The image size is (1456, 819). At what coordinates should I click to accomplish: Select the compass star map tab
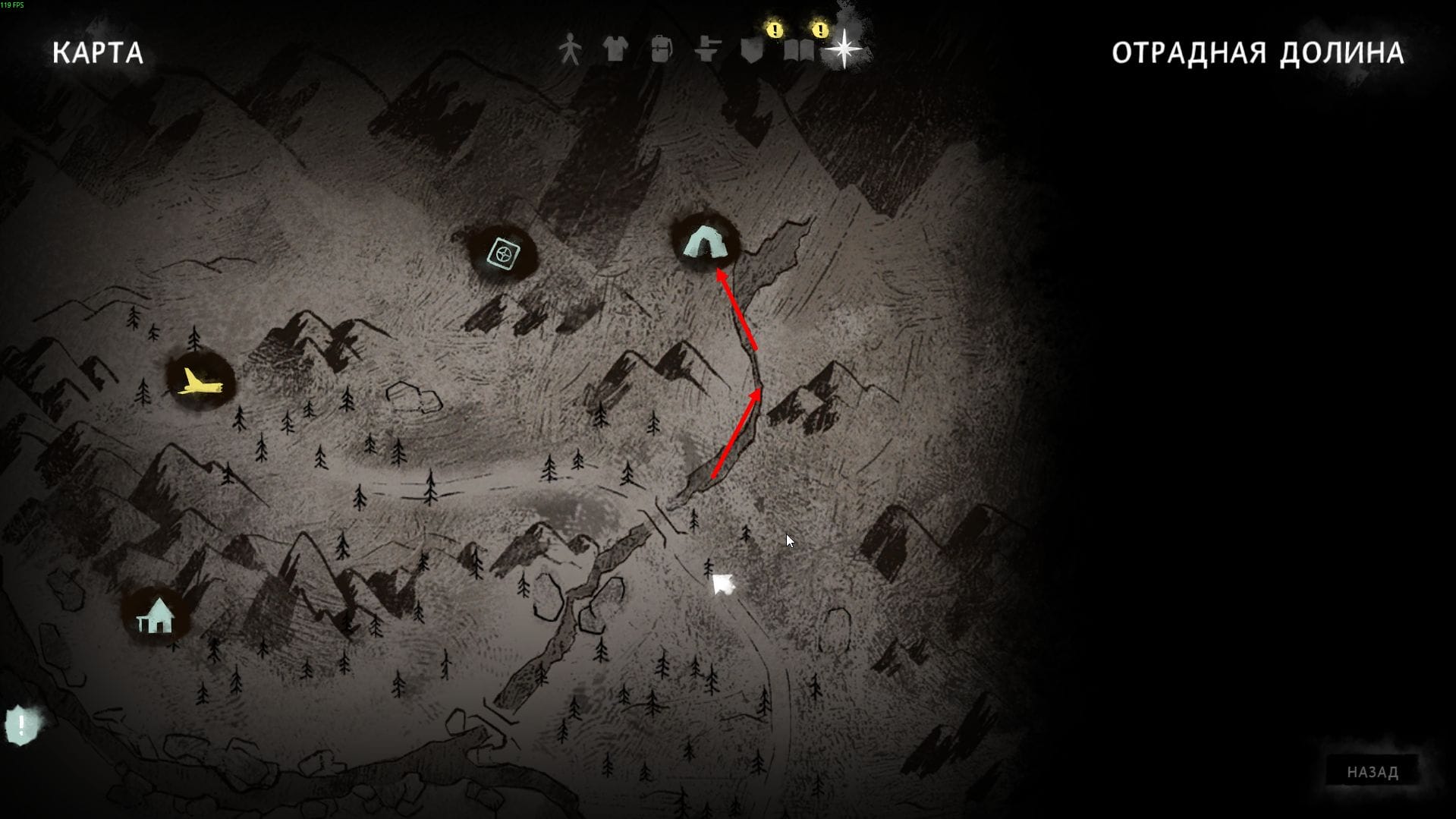tap(844, 50)
